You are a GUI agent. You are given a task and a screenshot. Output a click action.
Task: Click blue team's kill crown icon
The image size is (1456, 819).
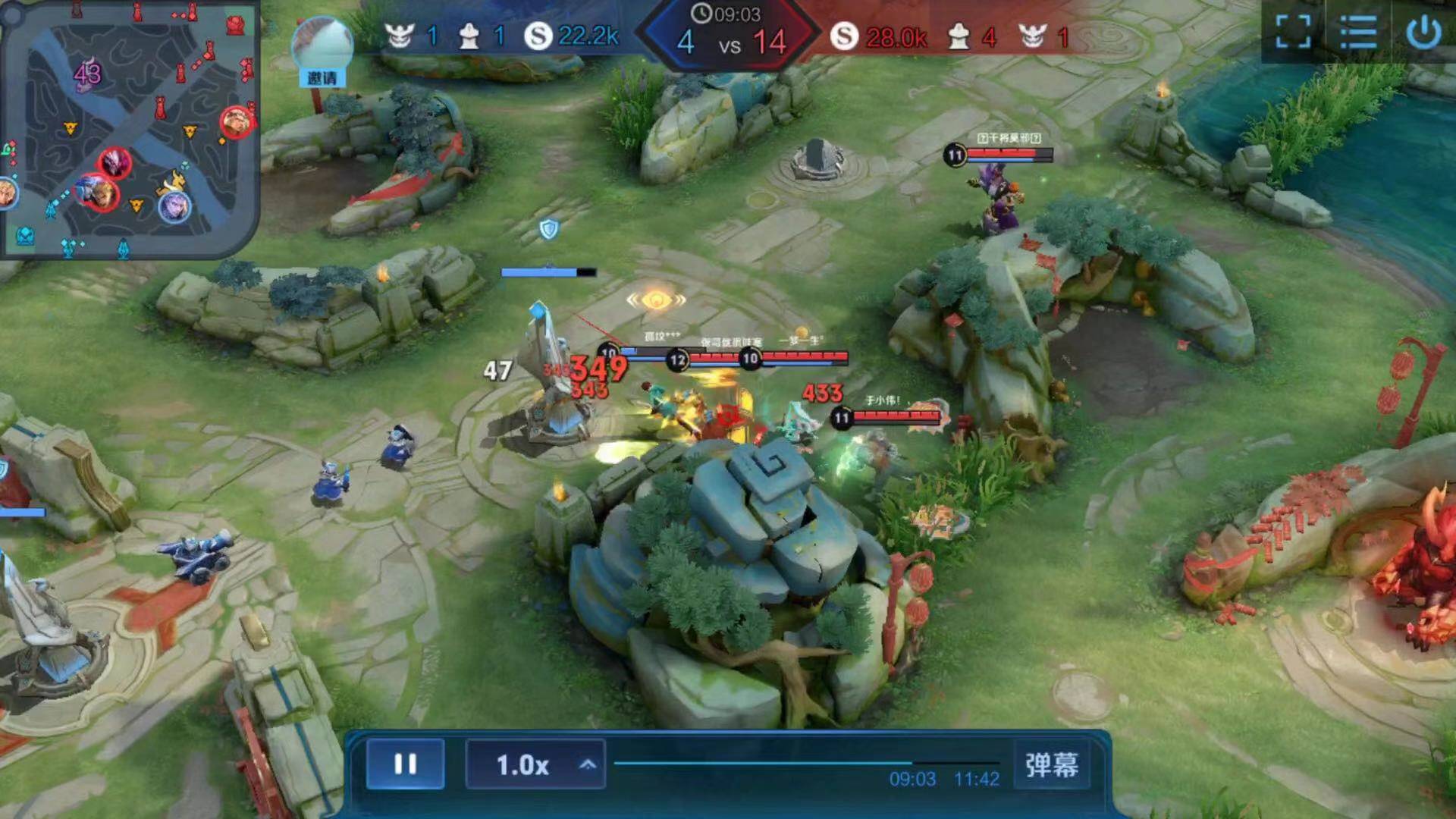399,36
